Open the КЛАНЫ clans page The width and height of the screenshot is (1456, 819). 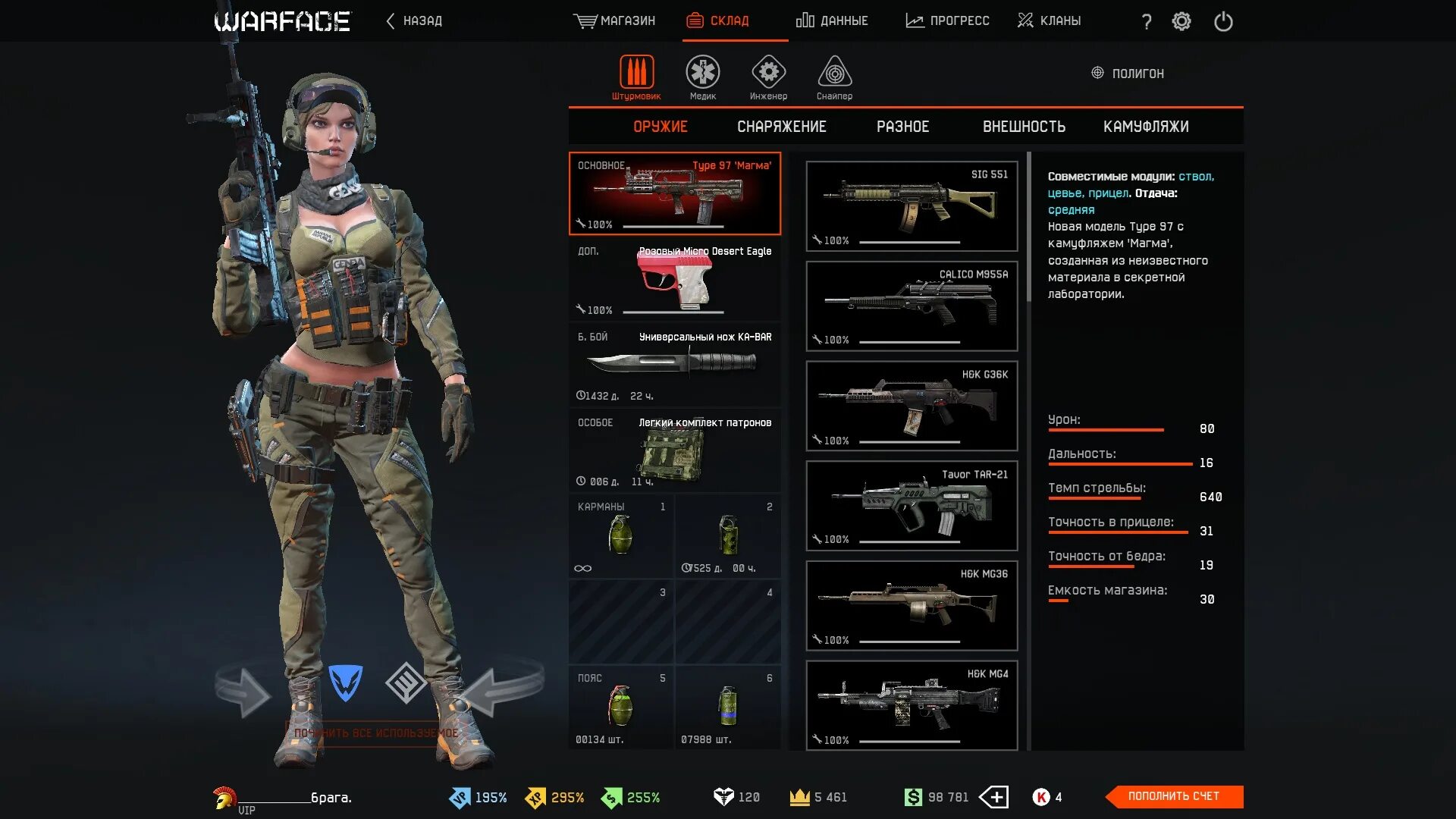click(x=1050, y=21)
